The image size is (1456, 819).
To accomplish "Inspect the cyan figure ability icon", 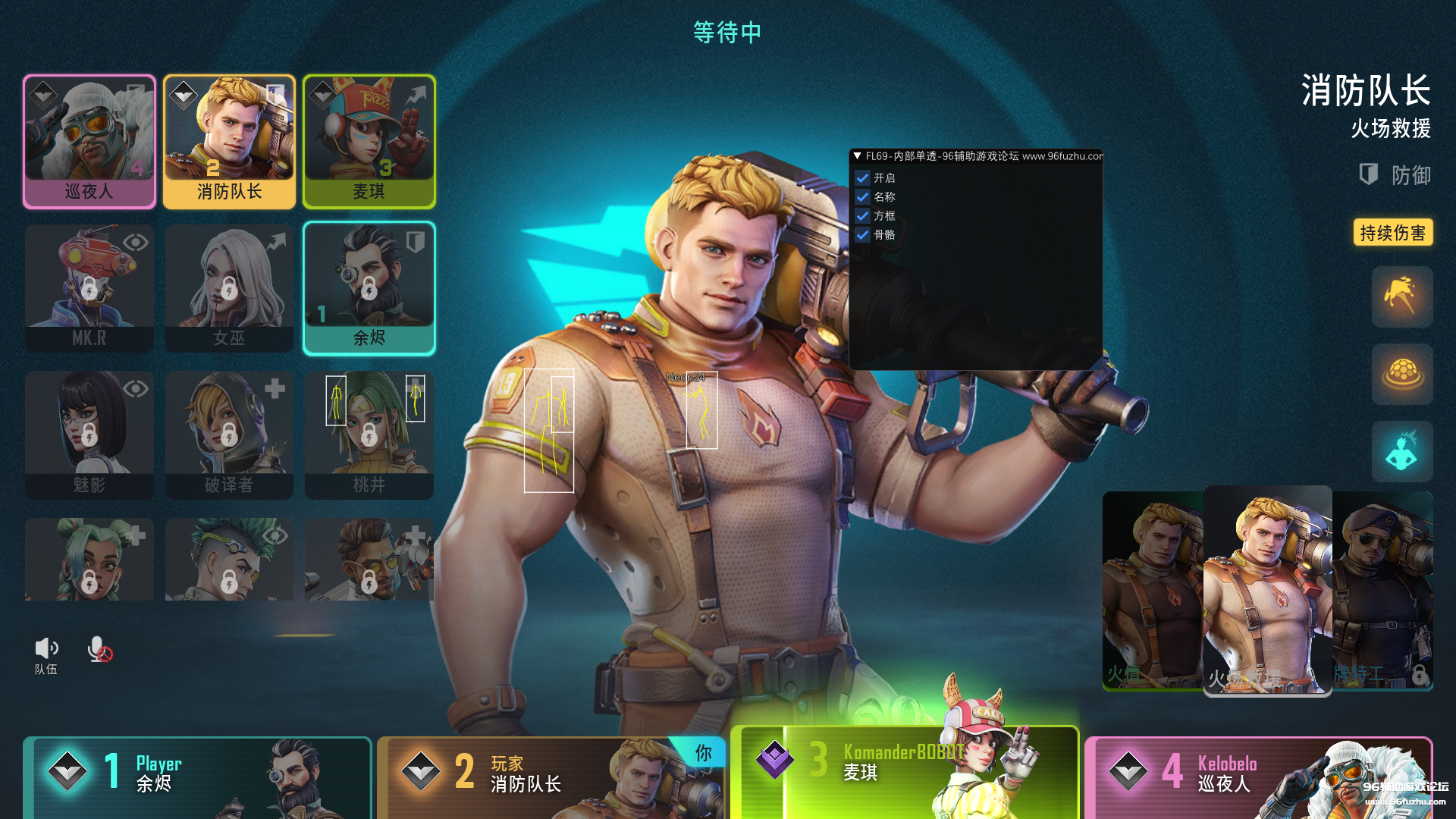I will [x=1401, y=451].
